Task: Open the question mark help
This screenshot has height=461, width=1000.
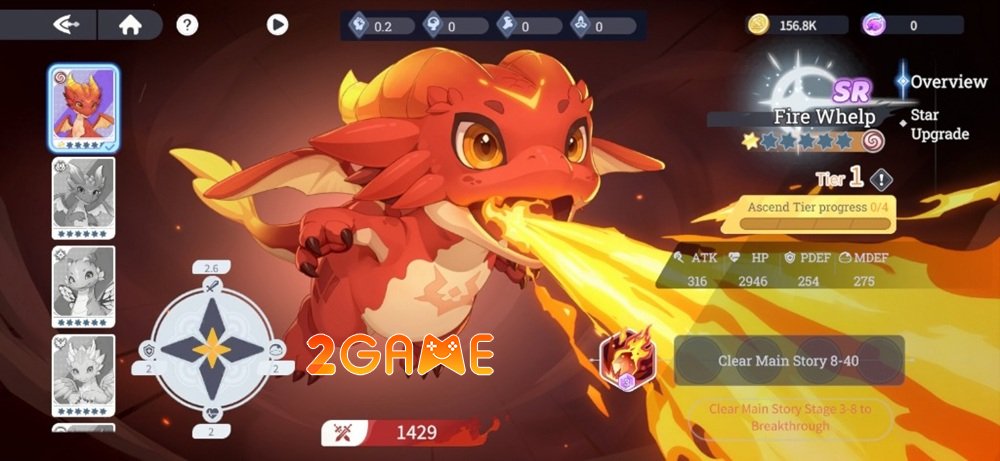Action: [187, 25]
